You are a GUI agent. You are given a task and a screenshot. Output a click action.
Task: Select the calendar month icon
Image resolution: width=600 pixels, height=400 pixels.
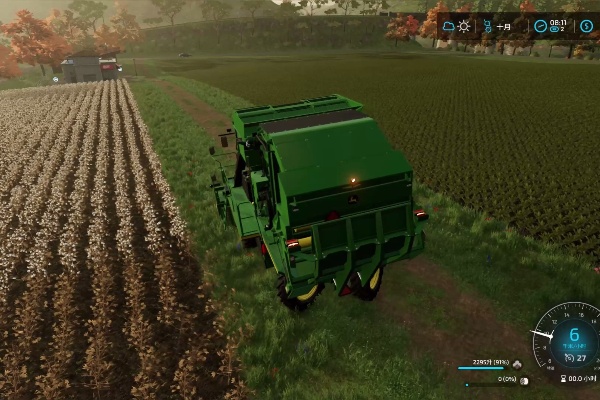[489, 26]
